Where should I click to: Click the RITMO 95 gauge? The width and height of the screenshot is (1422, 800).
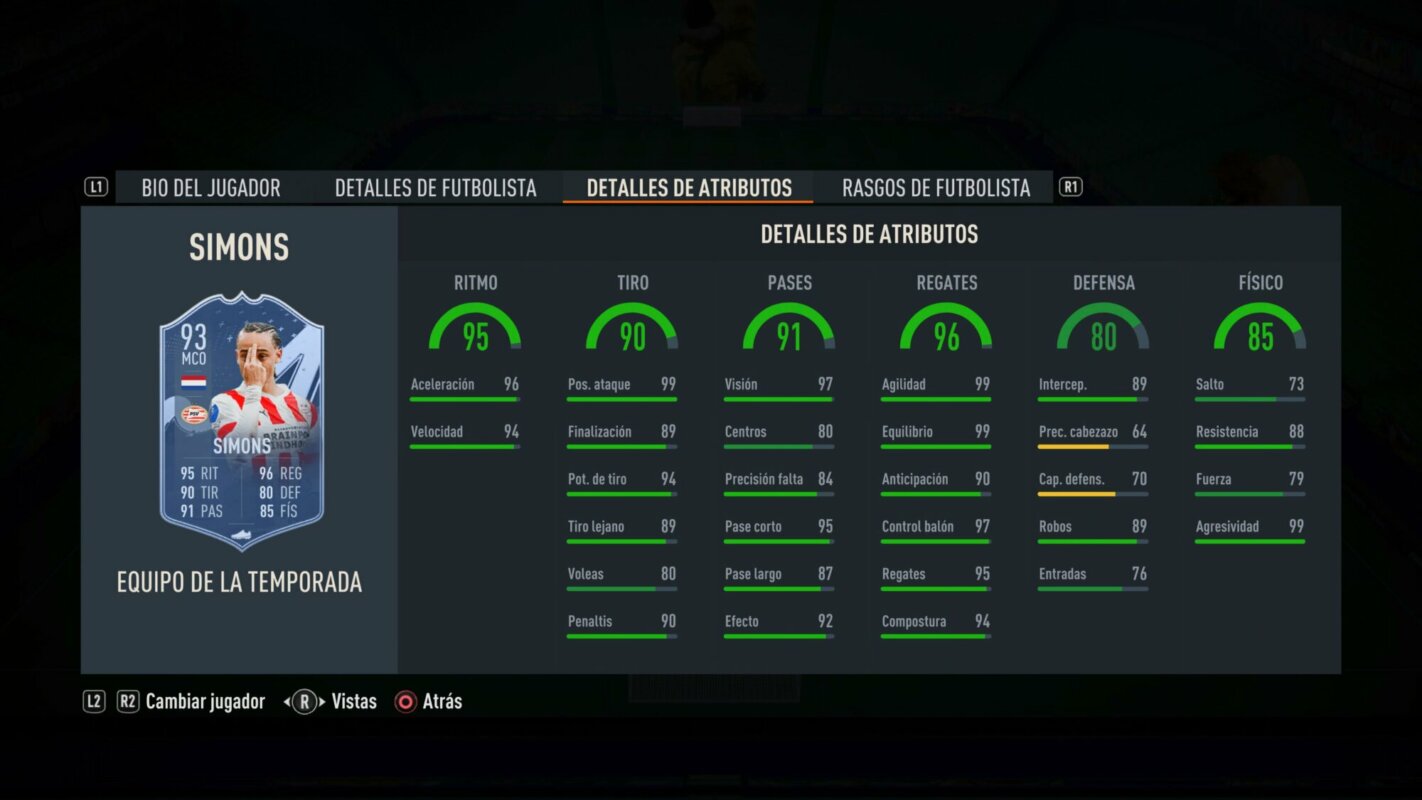[477, 330]
